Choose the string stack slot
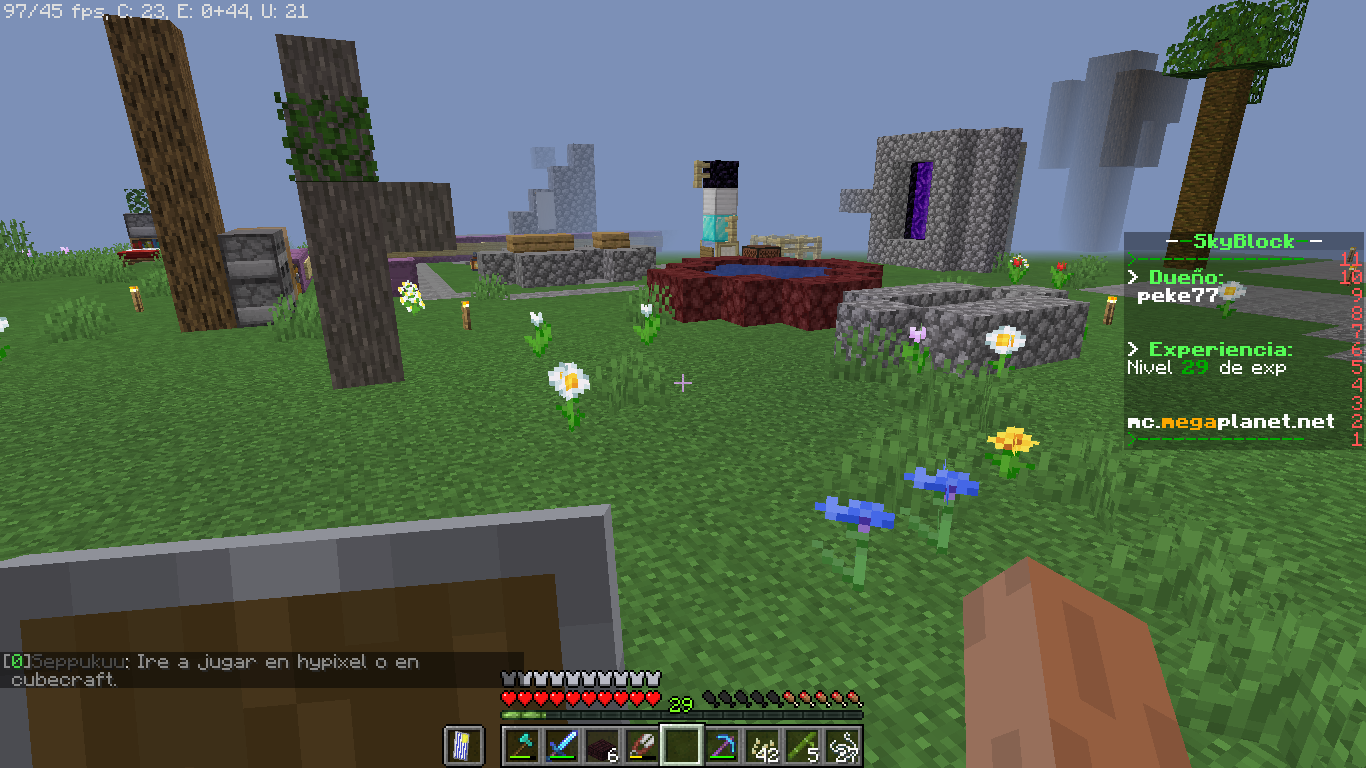 point(843,746)
